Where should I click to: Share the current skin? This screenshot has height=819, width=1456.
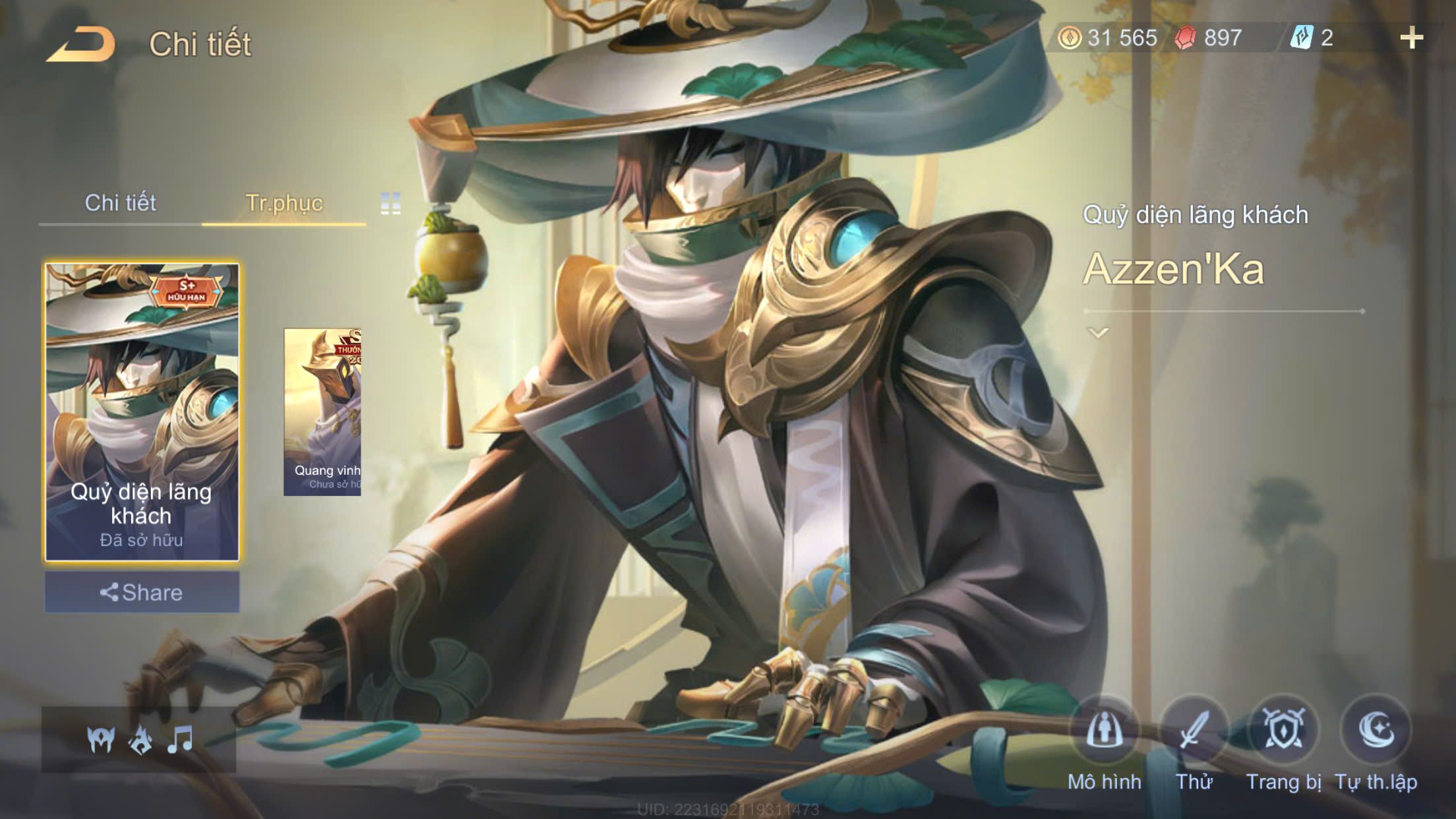click(142, 592)
